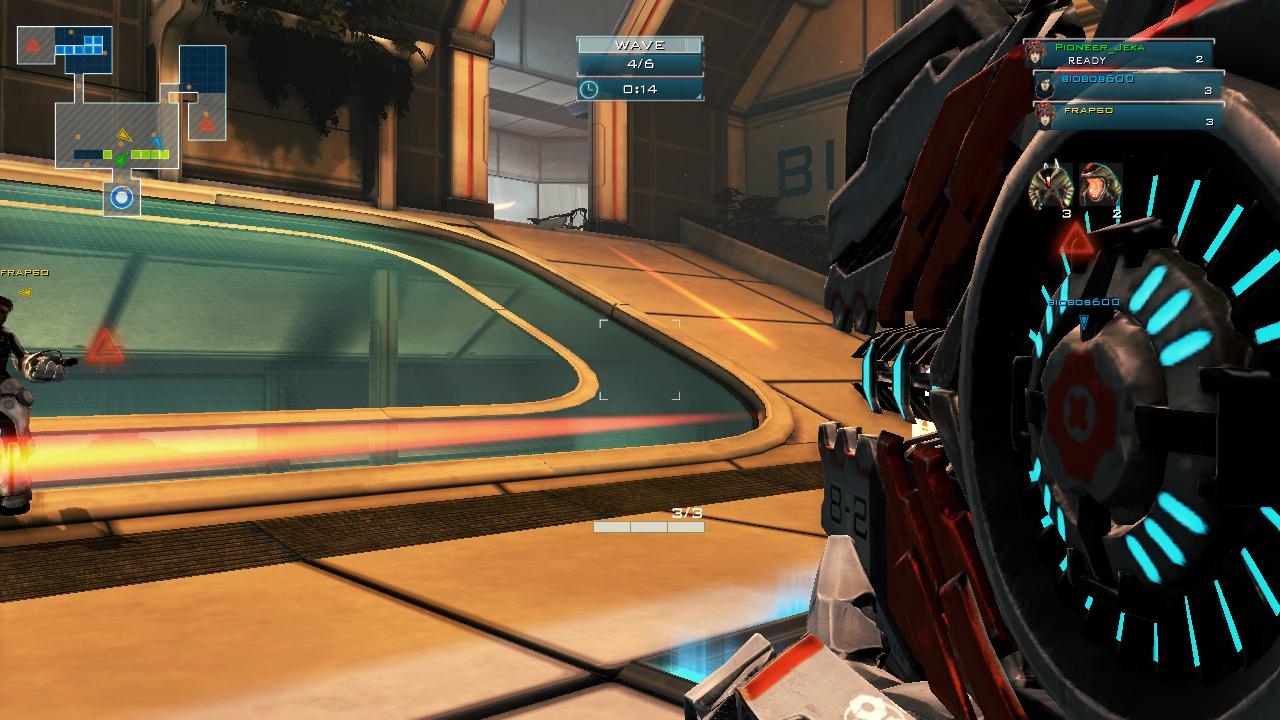Select the blue core marker on minimap
Viewport: 1280px width, 720px height.
point(122,198)
